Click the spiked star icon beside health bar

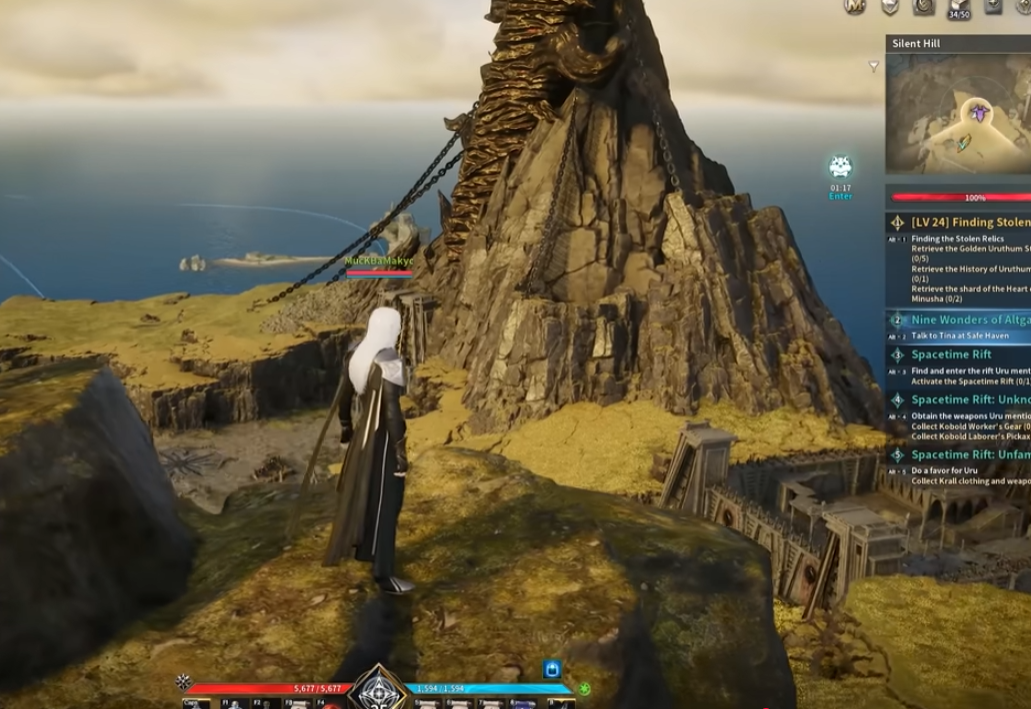[183, 682]
